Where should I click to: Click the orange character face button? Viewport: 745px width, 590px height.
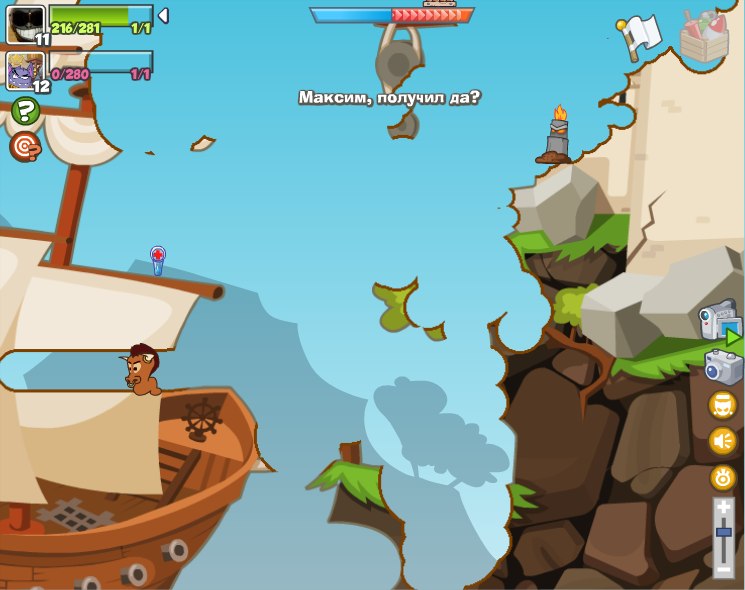click(x=722, y=405)
